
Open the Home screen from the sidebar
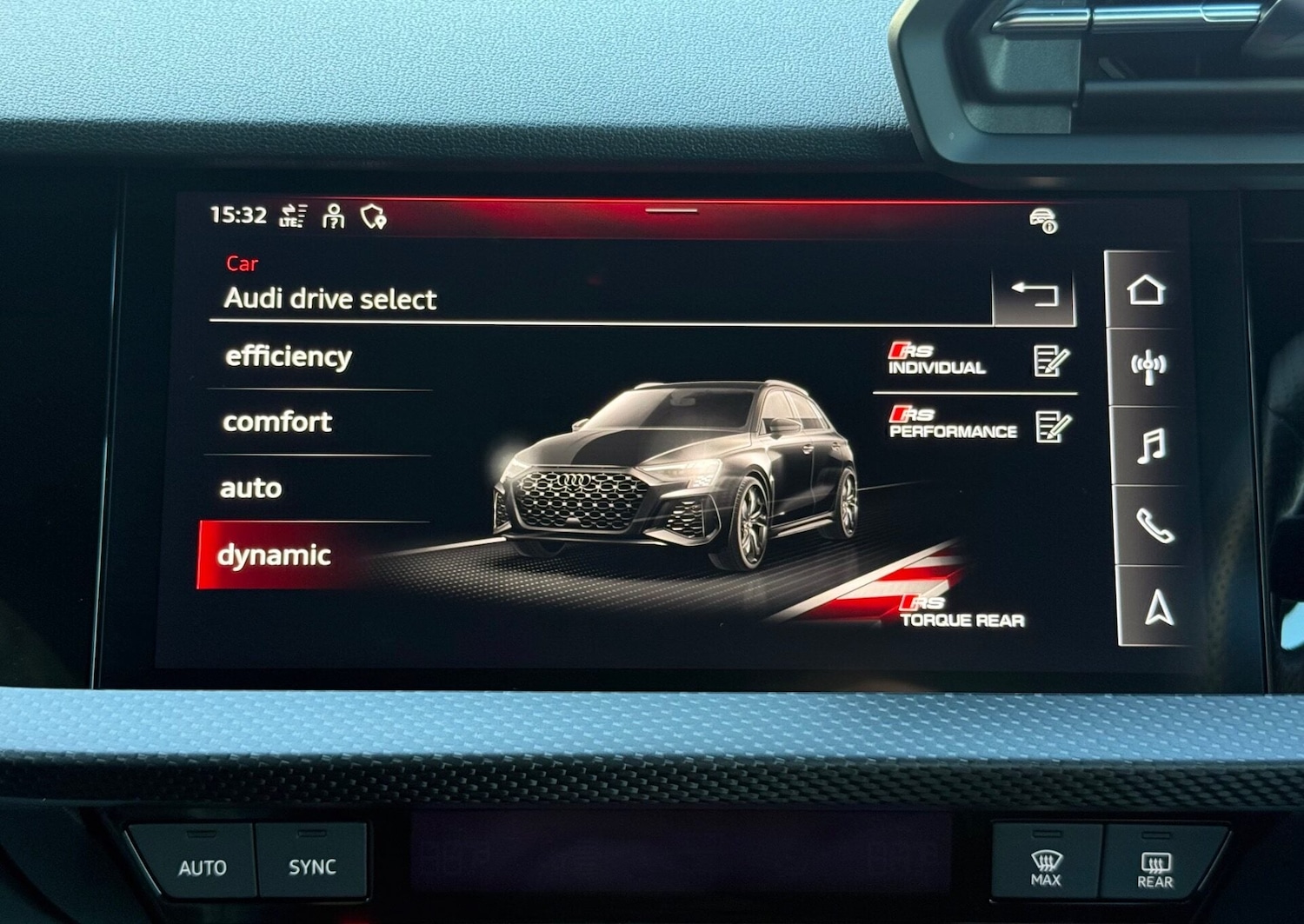(x=1148, y=290)
